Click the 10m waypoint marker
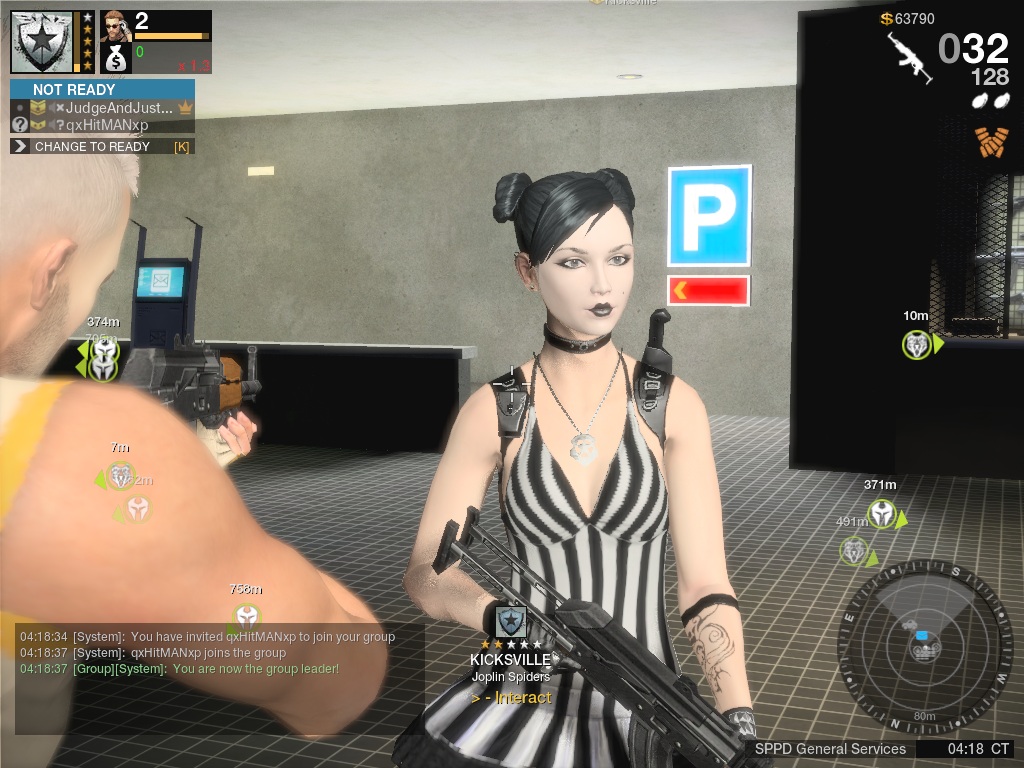 pos(916,345)
